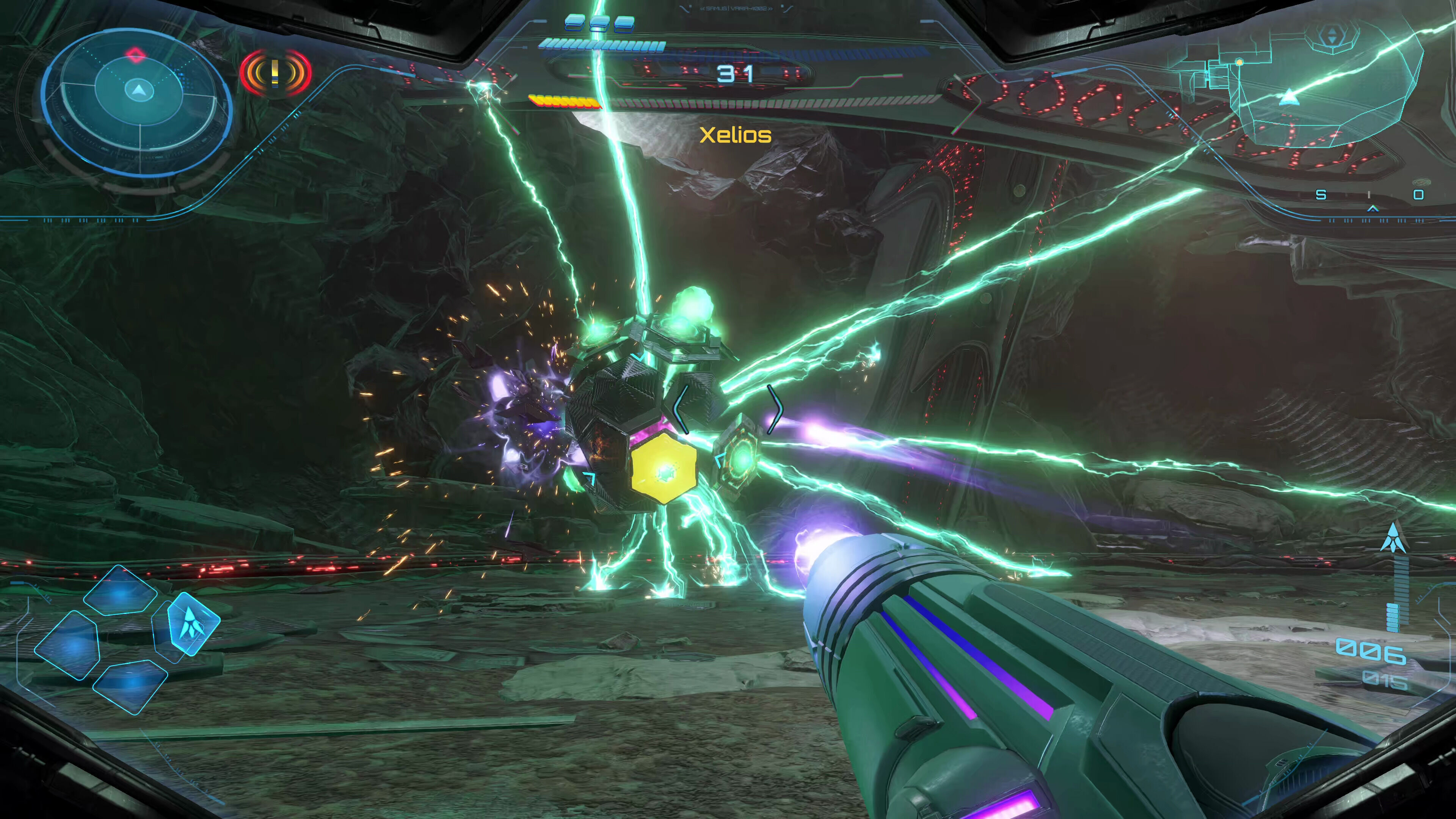Click the missile icon above the ammo gauge
Viewport: 1456px width, 819px height.
pyautogui.click(x=1393, y=537)
